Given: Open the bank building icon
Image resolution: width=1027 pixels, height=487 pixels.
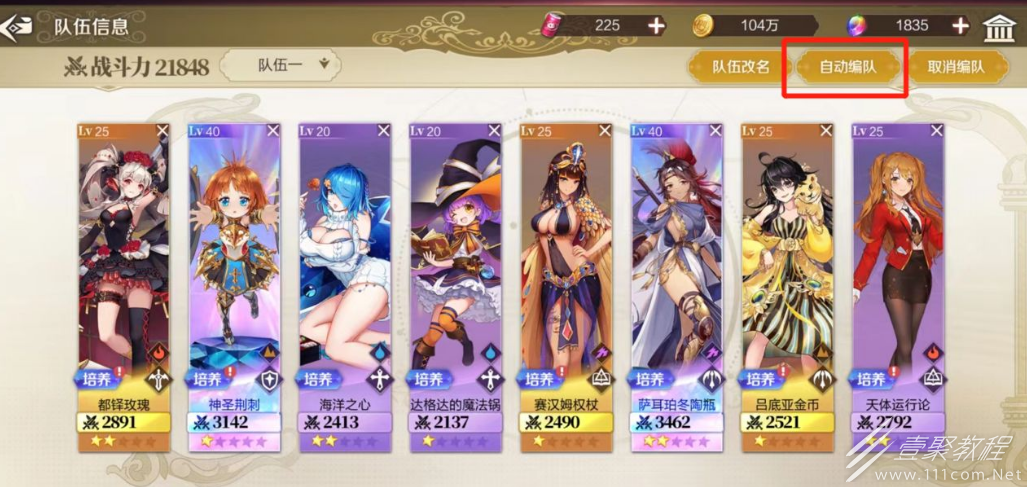Looking at the screenshot, I should pyautogui.click(x=999, y=27).
